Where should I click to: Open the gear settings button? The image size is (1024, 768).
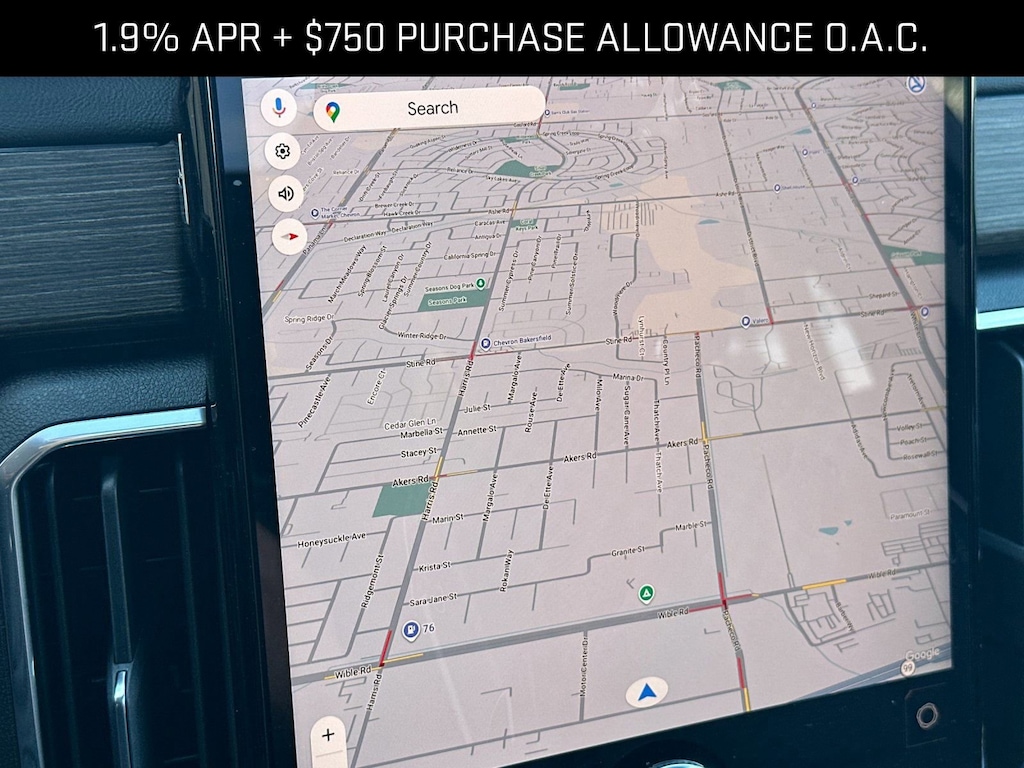283,152
